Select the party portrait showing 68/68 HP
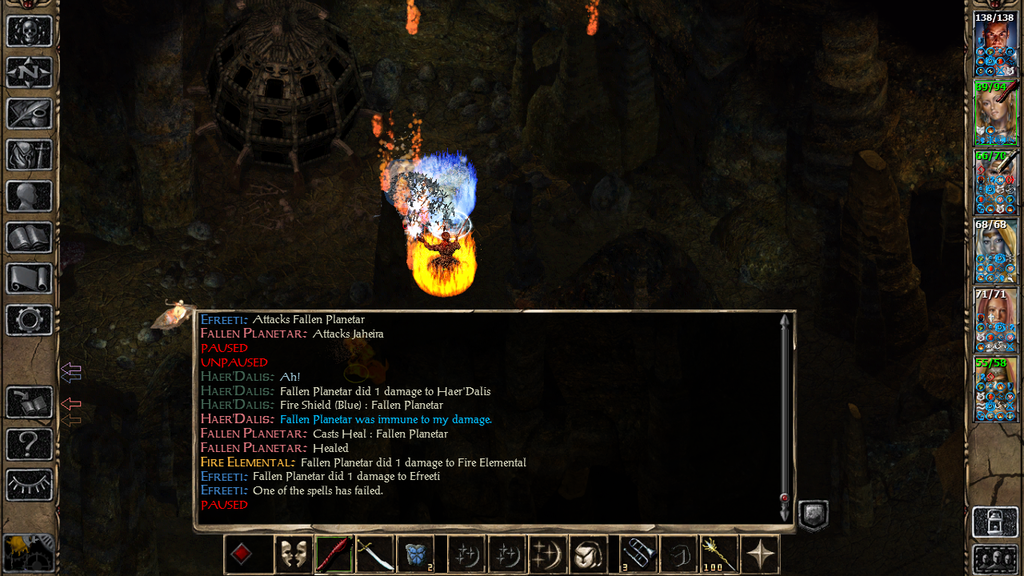The height and width of the screenshot is (576, 1024). coord(995,250)
